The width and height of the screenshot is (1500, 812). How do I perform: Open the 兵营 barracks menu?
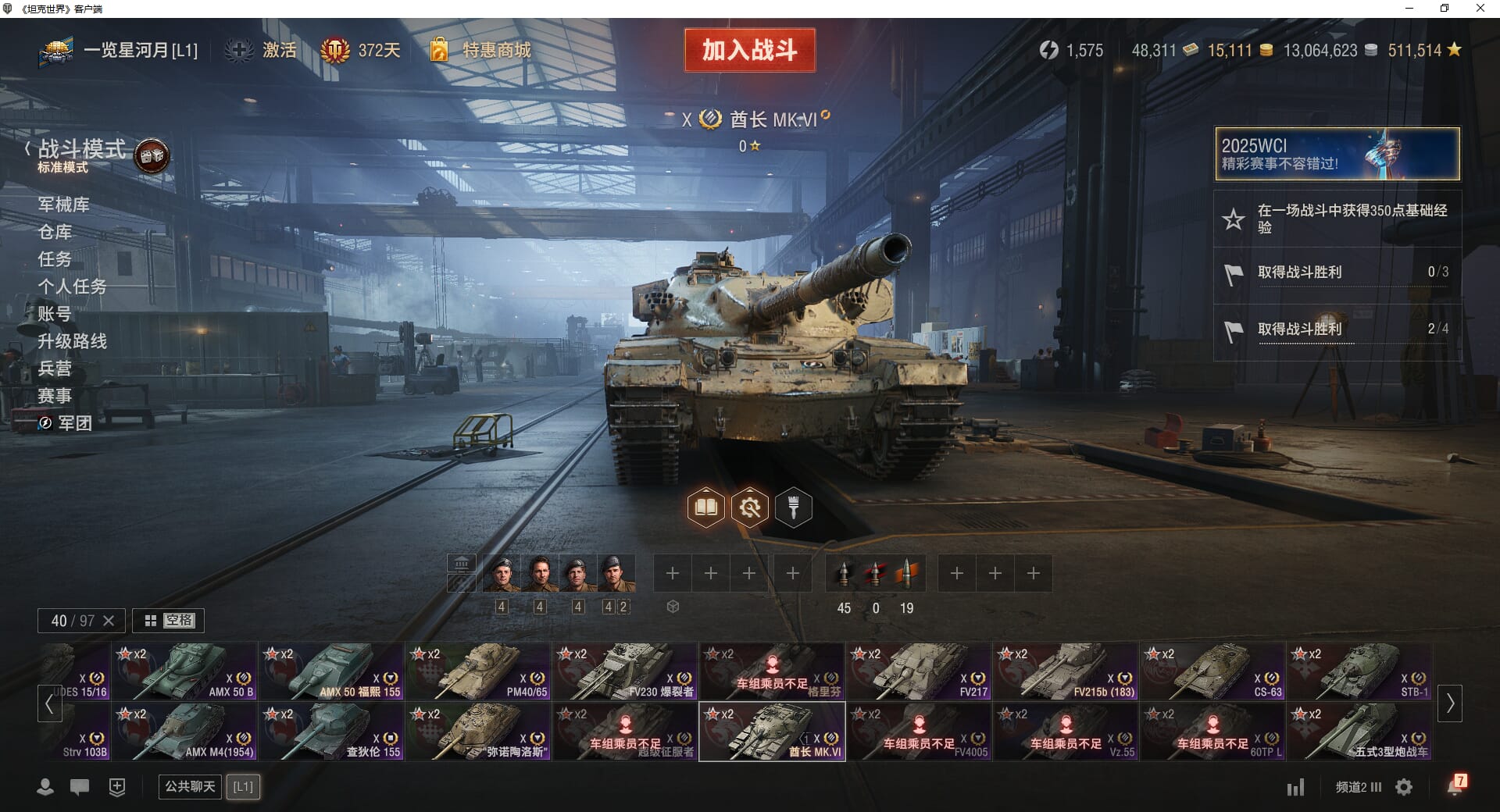55,369
